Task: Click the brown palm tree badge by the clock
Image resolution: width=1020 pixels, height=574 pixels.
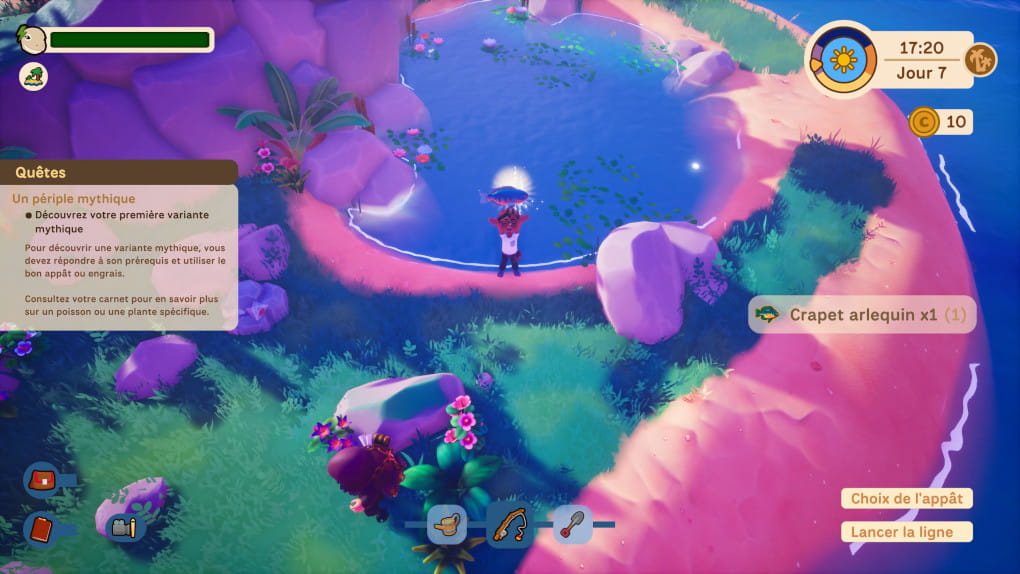Action: [x=980, y=60]
